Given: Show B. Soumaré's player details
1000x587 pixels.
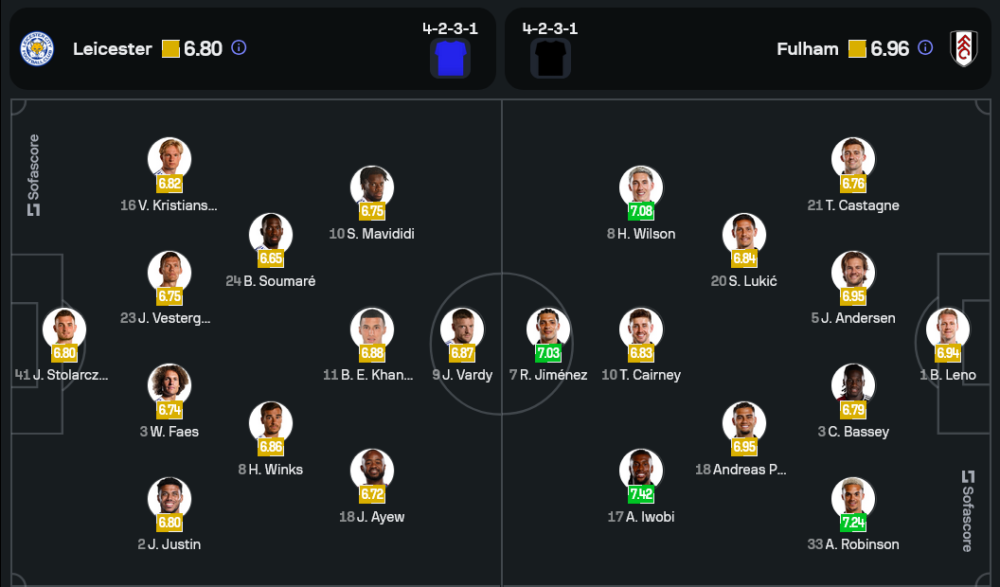Looking at the screenshot, I should click(271, 236).
